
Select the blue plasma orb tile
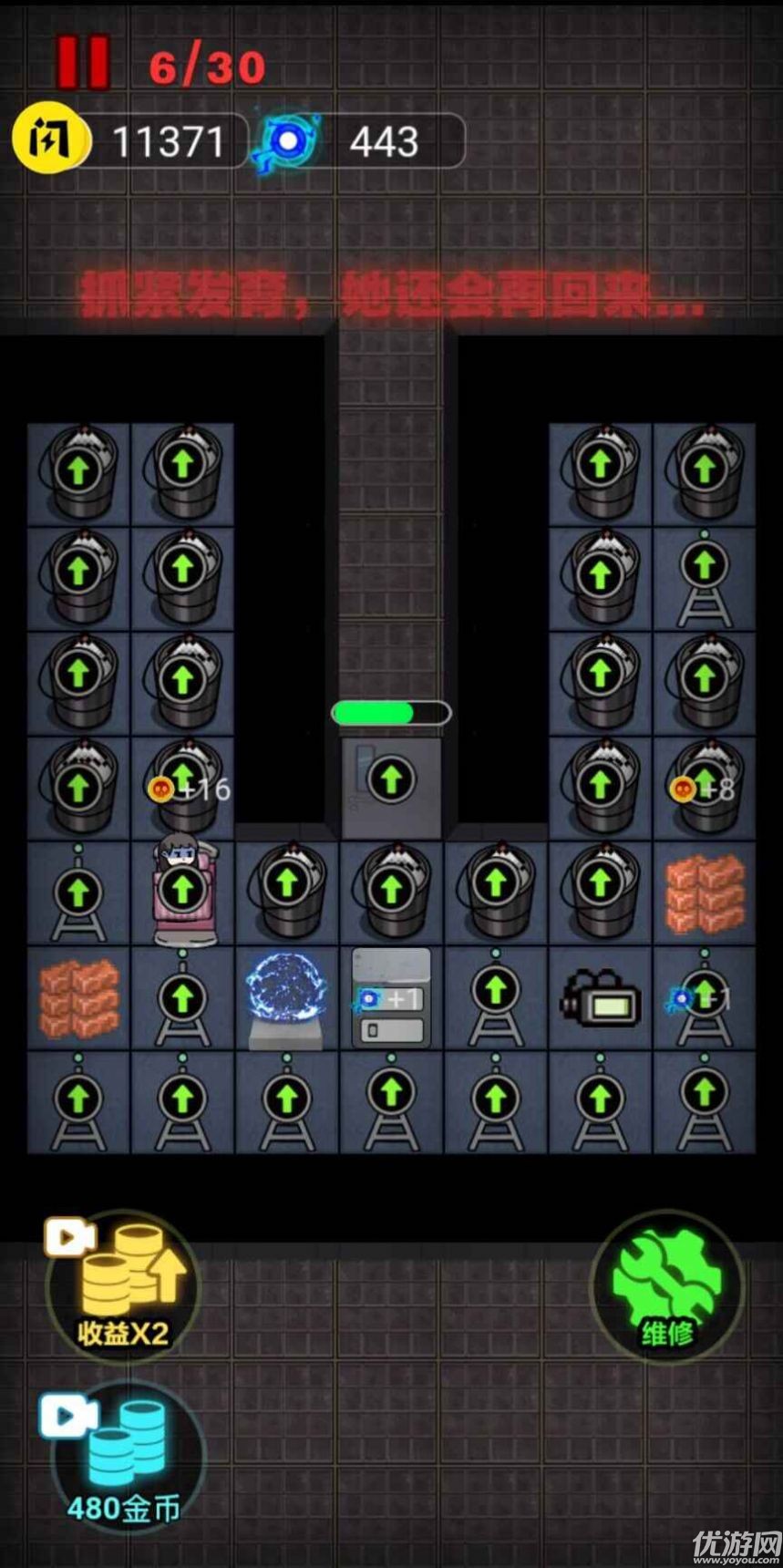pos(286,997)
